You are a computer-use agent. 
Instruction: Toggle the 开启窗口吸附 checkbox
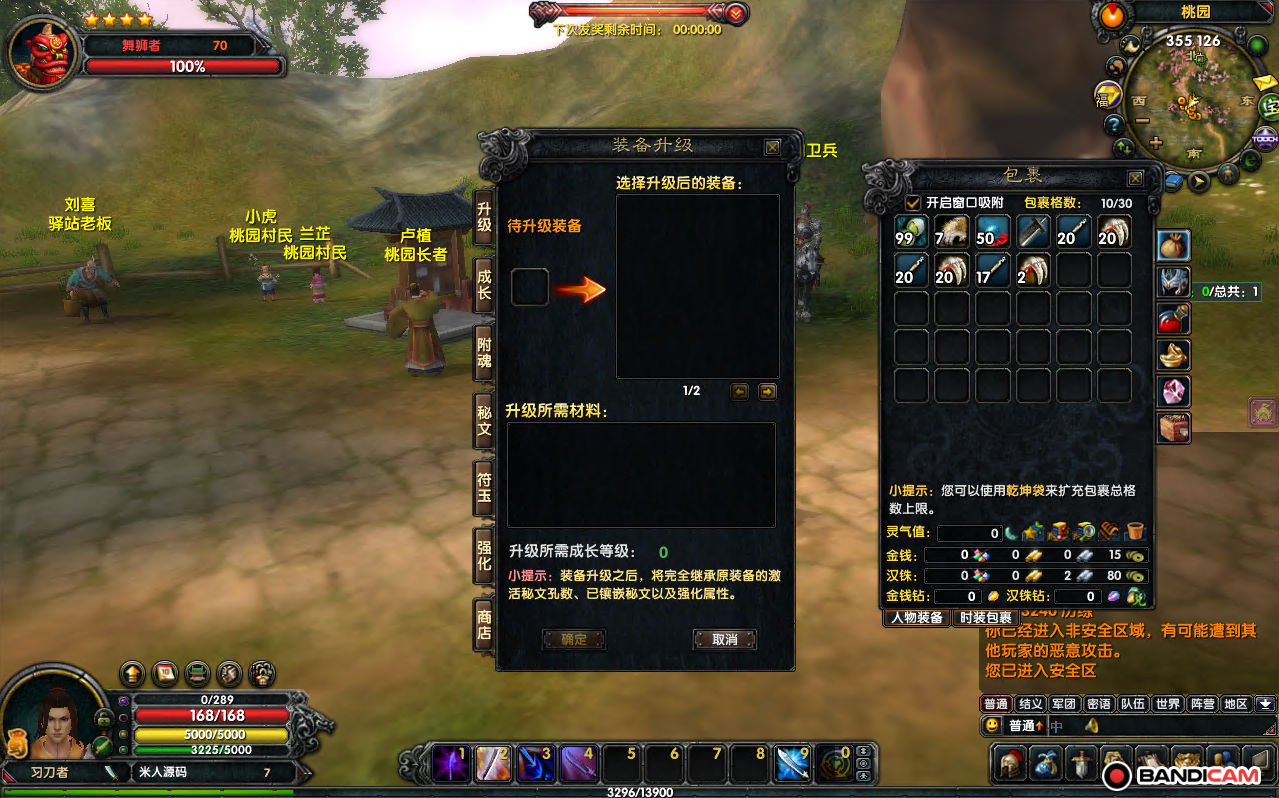[x=912, y=203]
